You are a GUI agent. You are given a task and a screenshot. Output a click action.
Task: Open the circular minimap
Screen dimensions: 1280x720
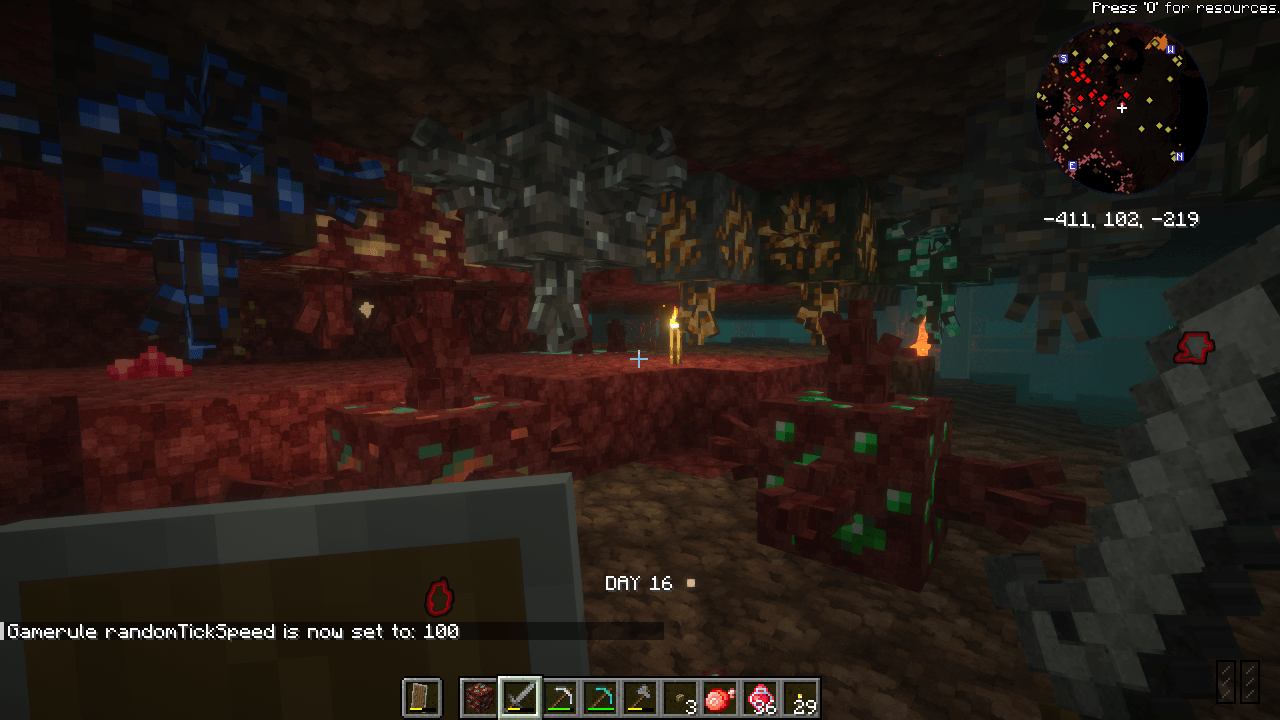pyautogui.click(x=1121, y=108)
